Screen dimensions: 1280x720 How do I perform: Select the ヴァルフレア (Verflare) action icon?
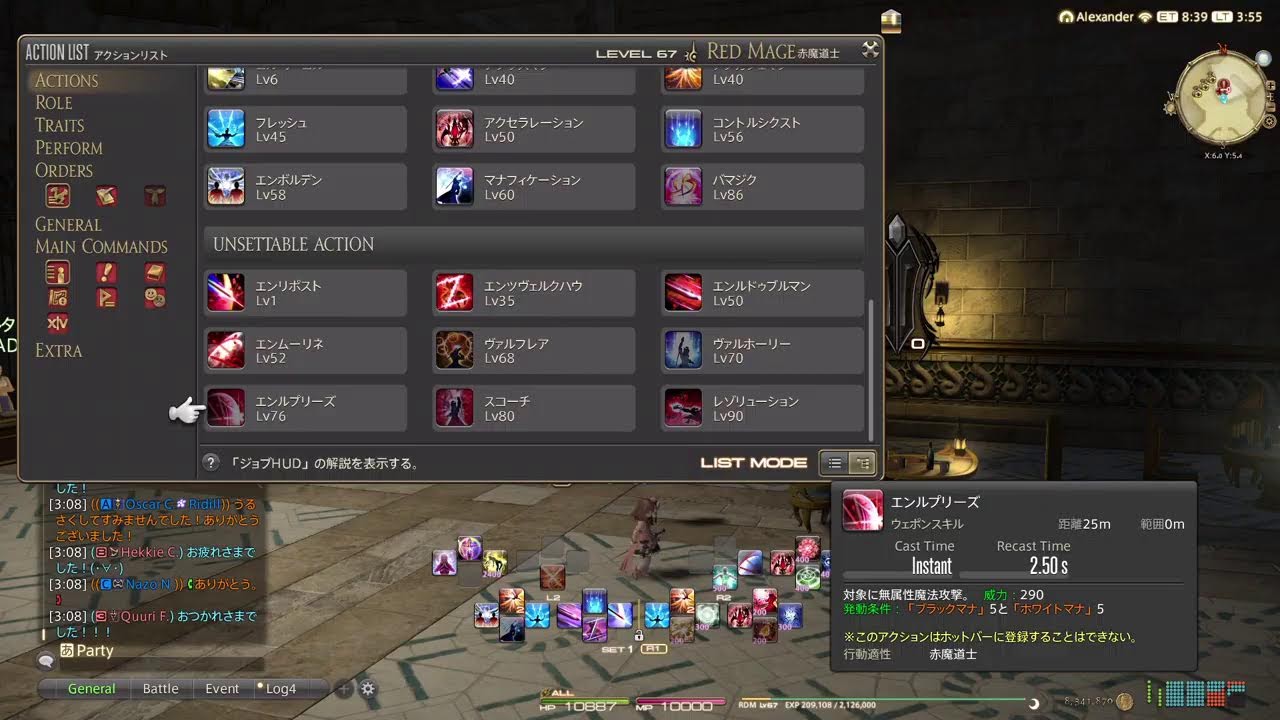pos(454,349)
